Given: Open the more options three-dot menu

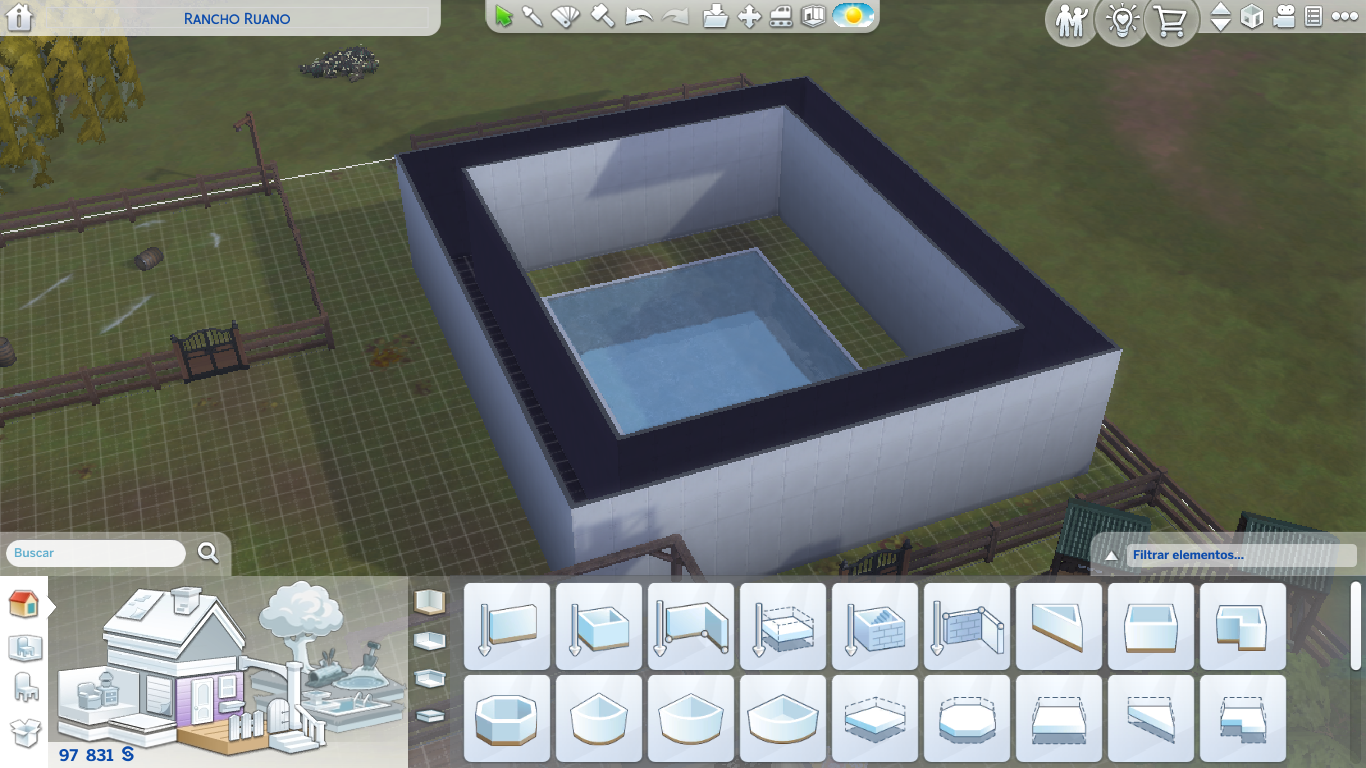Looking at the screenshot, I should [x=1345, y=17].
